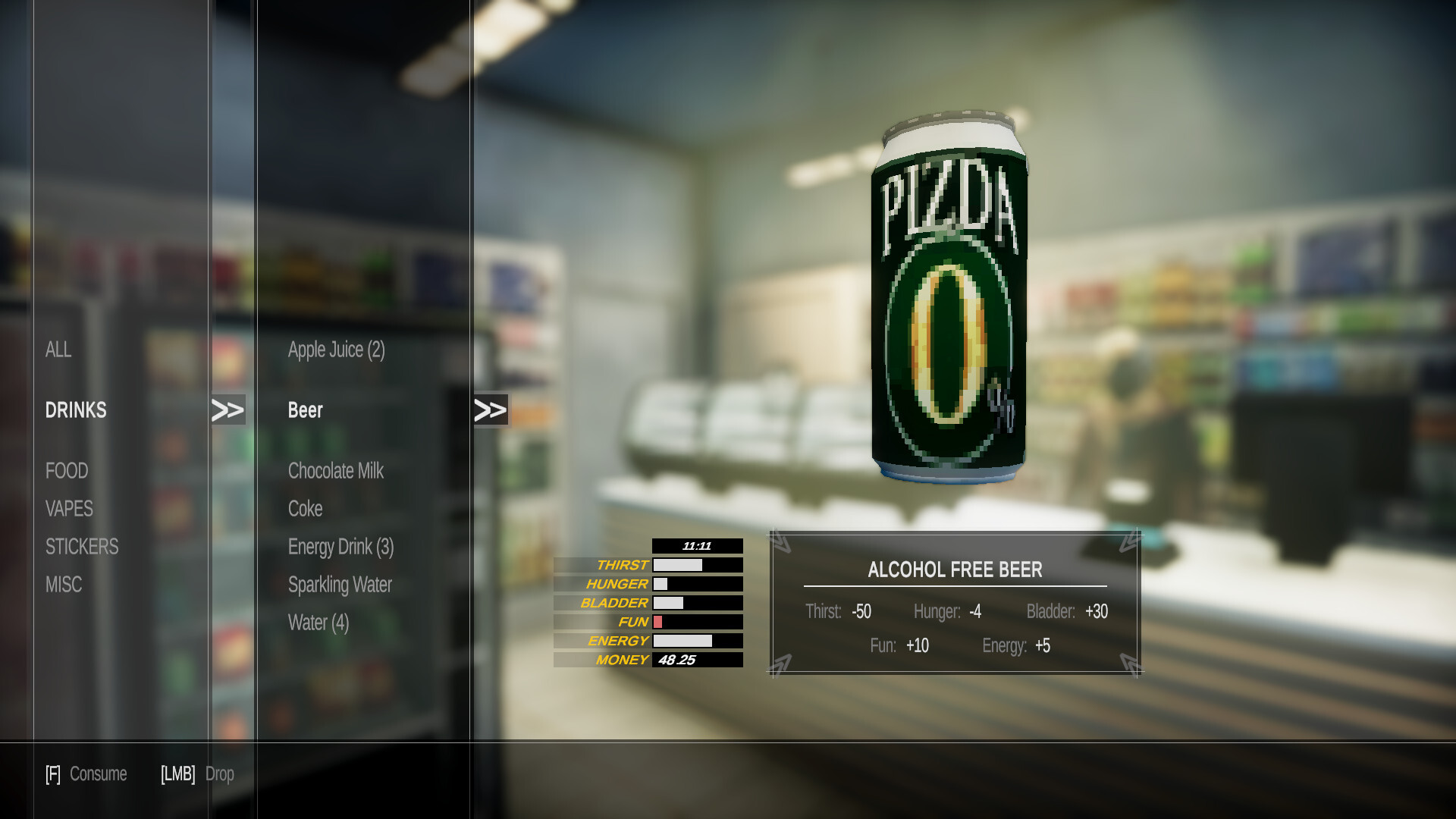This screenshot has height=819, width=1456.
Task: Open the FOOD category
Action: pyautogui.click(x=67, y=471)
